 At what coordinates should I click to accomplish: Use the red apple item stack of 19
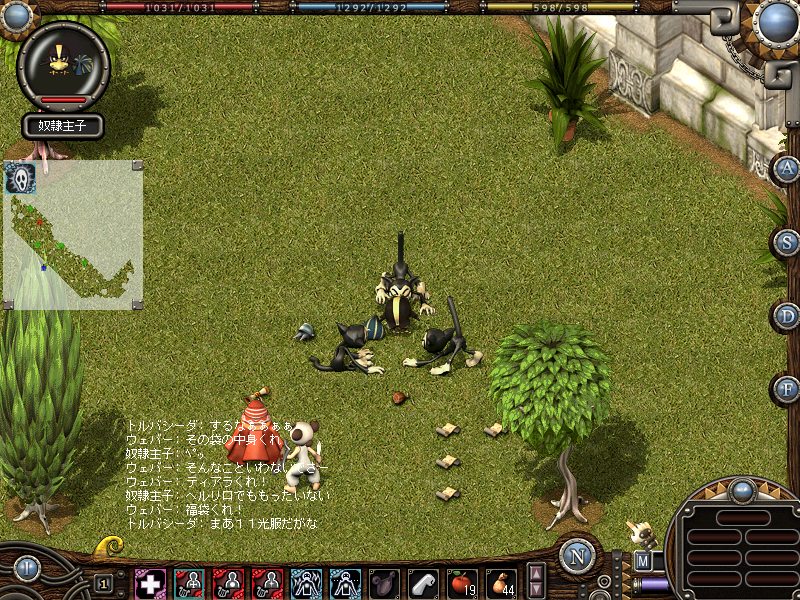pos(462,582)
